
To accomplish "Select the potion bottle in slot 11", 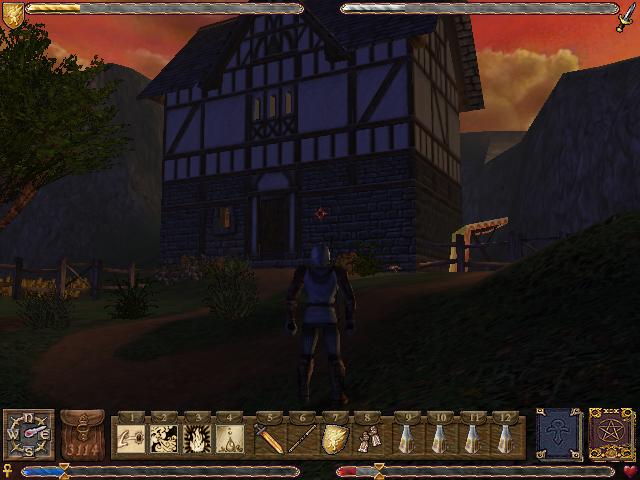I will (475, 437).
